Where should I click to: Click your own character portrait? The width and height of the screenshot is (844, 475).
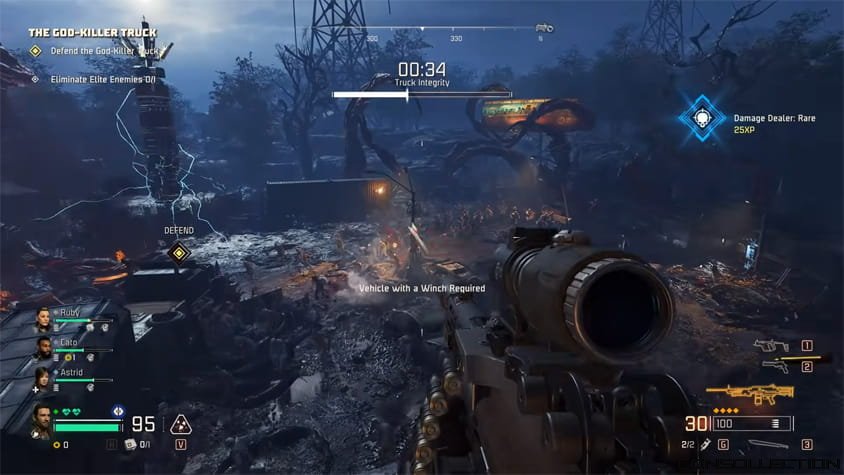click(42, 421)
